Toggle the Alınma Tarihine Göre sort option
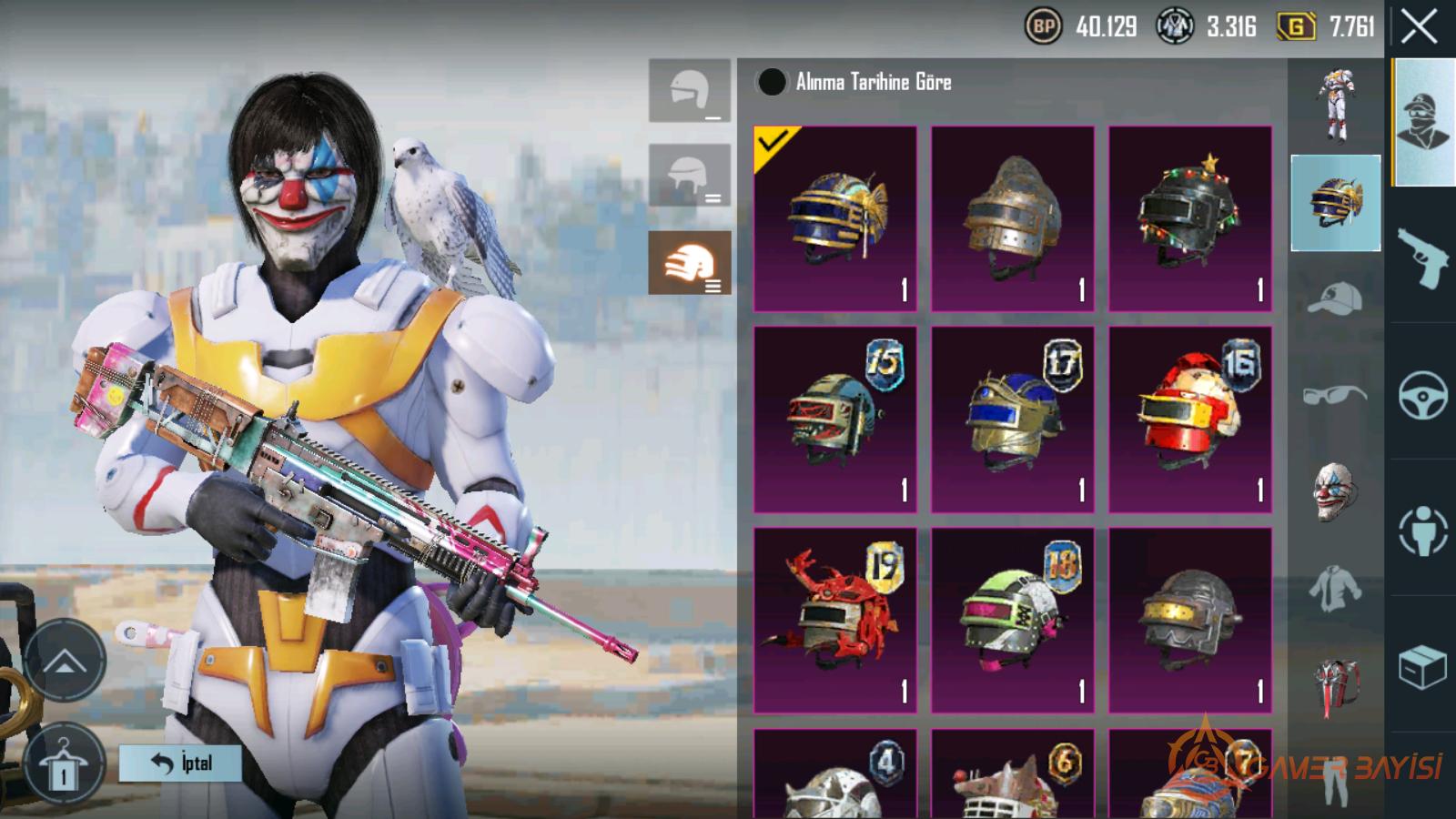 pos(772,82)
